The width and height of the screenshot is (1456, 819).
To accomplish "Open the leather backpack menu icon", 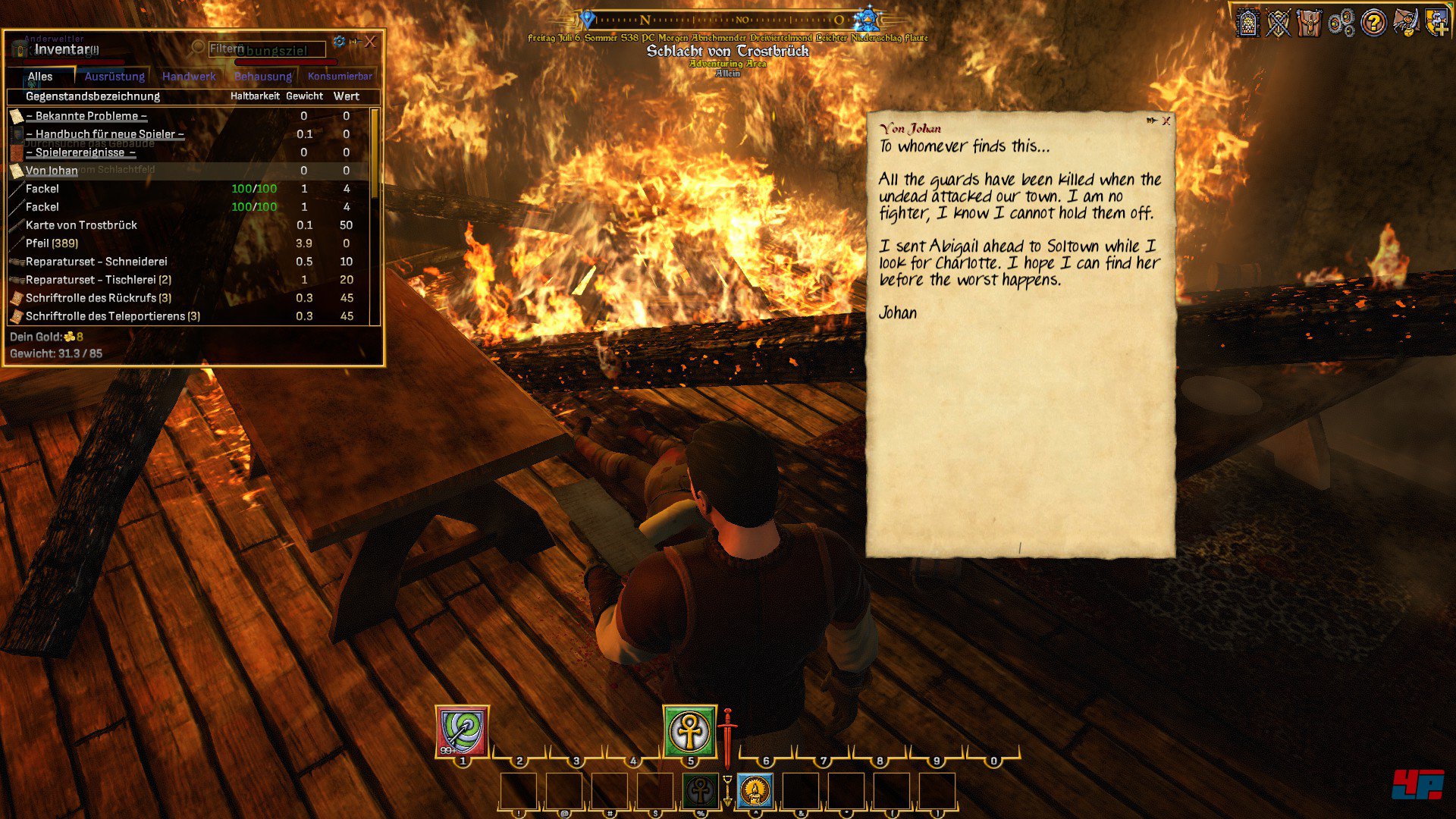I will [x=1310, y=23].
